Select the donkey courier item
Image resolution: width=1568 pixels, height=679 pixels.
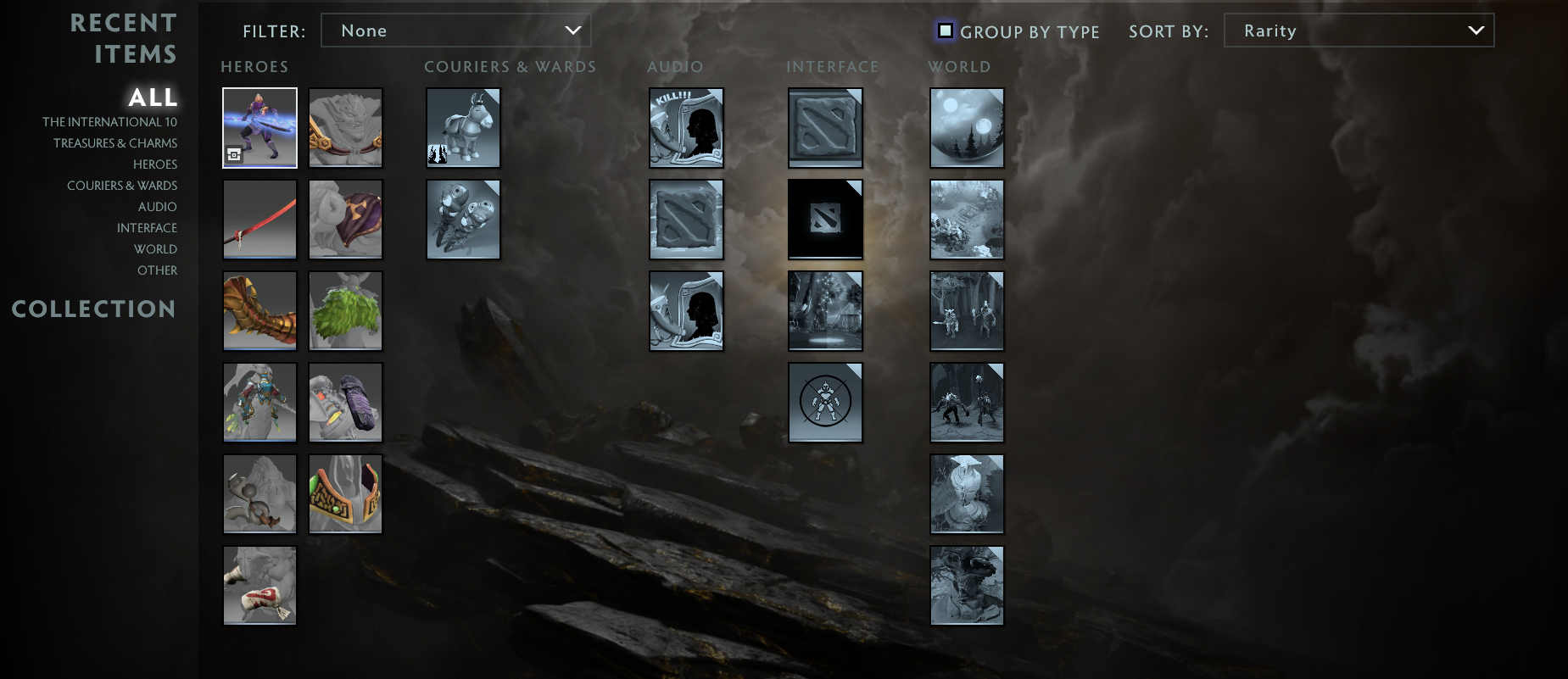(463, 128)
